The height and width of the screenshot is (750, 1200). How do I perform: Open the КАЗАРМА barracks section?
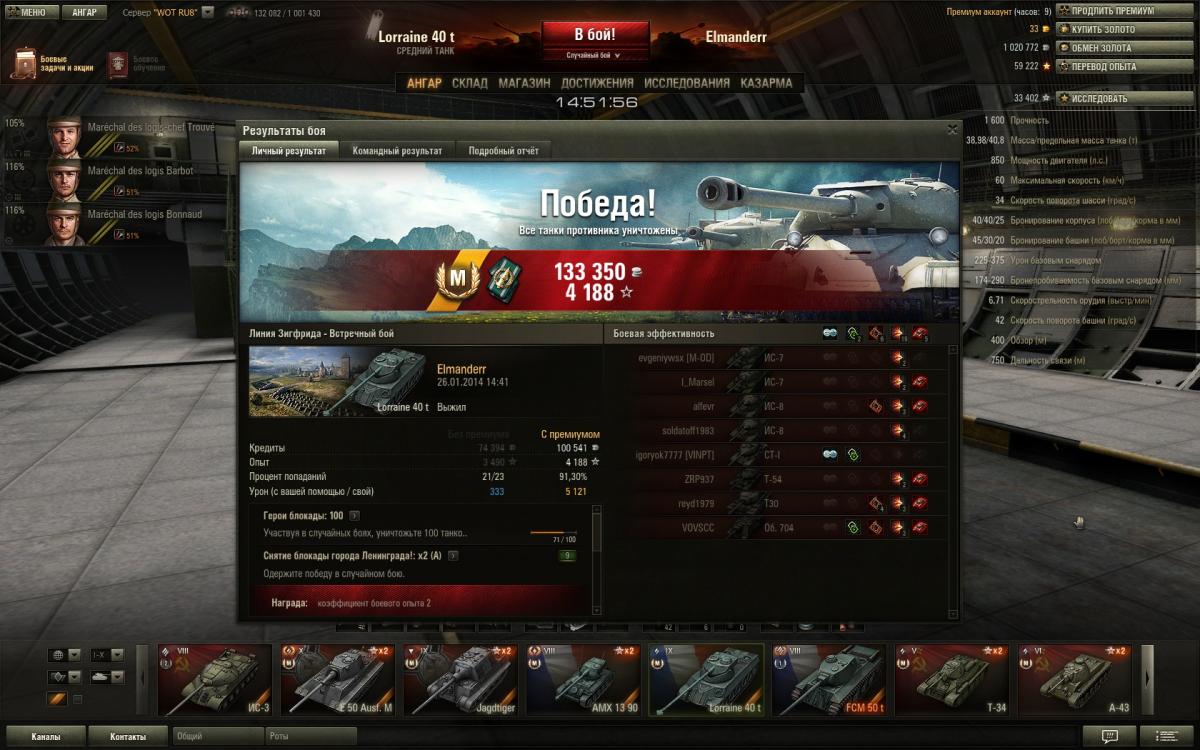[x=766, y=83]
